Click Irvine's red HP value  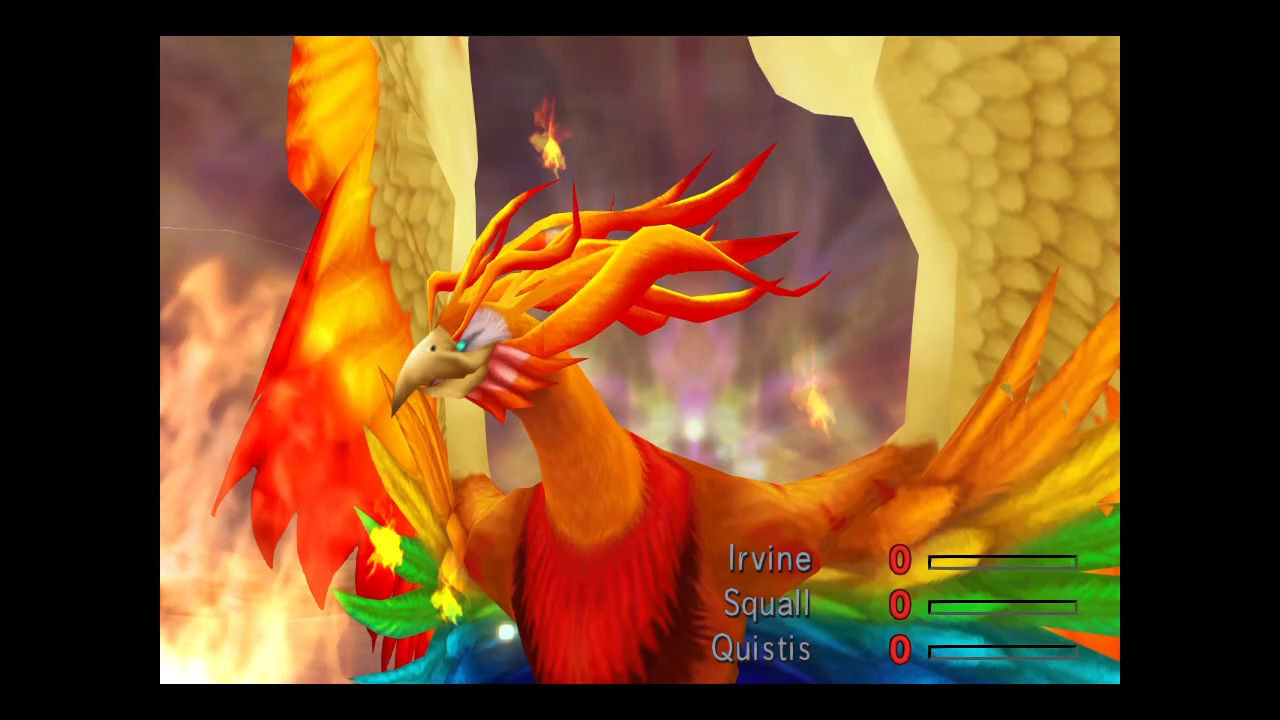coord(897,561)
